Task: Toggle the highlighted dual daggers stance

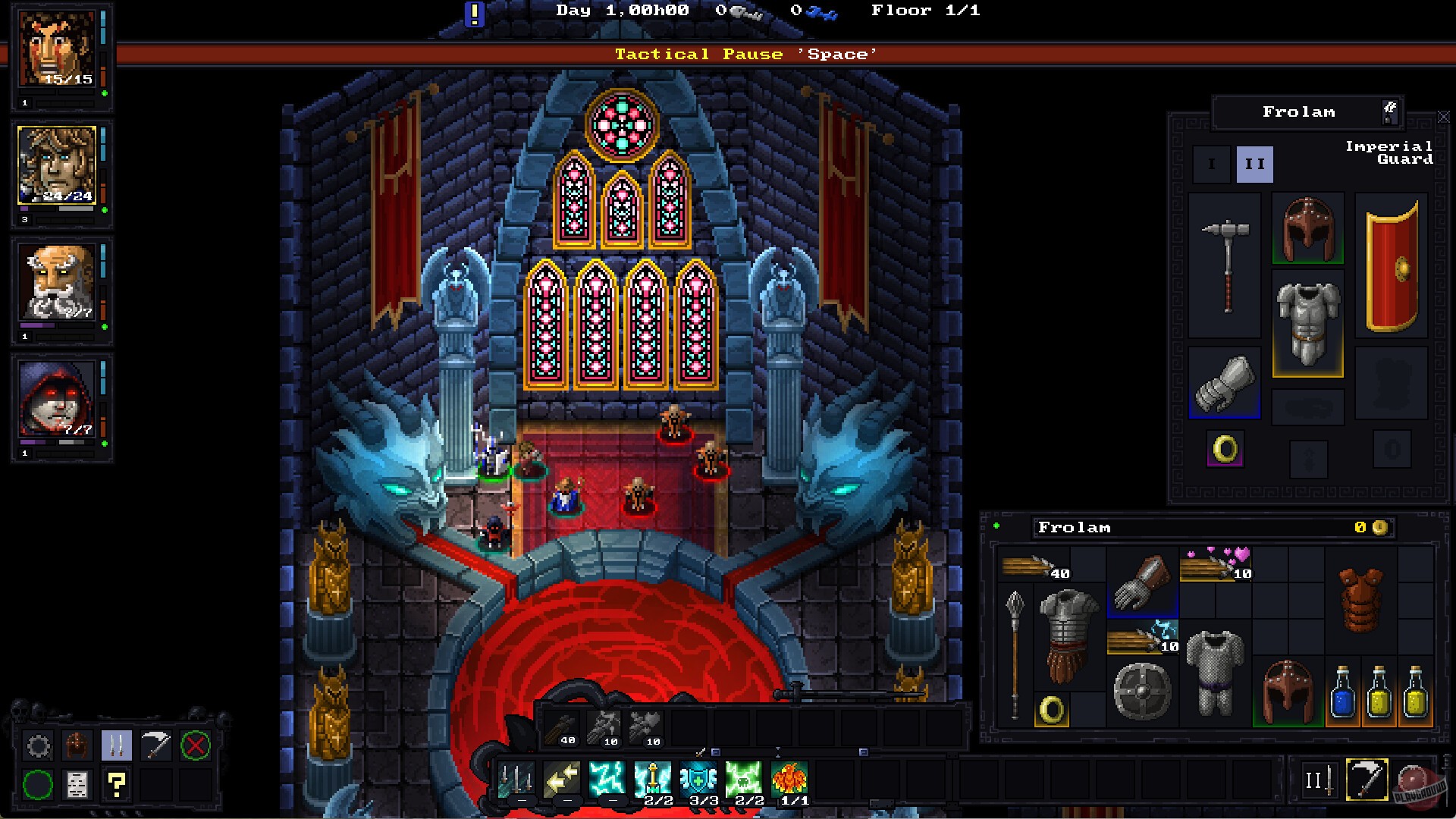Action: click(117, 745)
